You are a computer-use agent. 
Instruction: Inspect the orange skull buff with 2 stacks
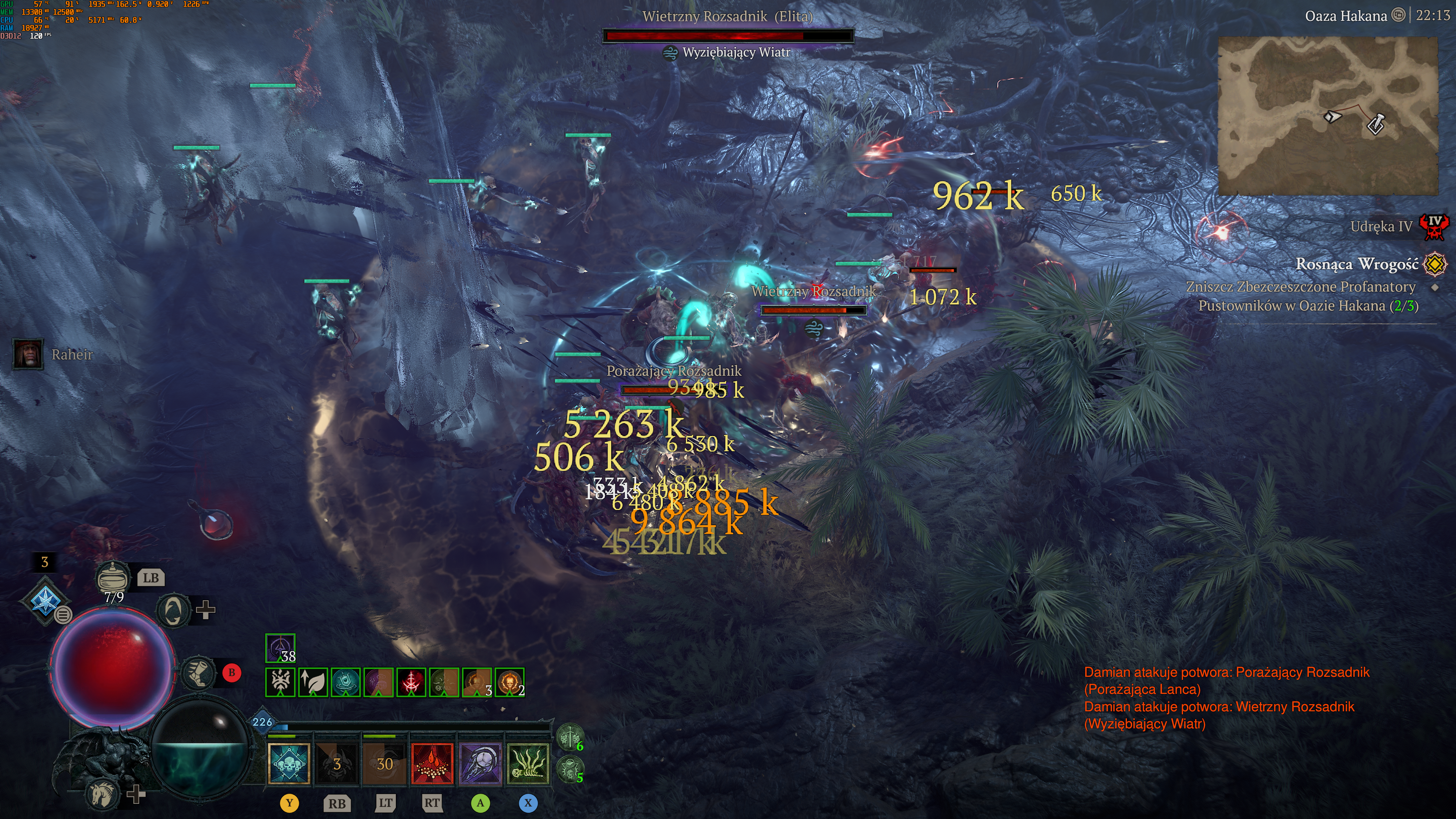pos(509,682)
